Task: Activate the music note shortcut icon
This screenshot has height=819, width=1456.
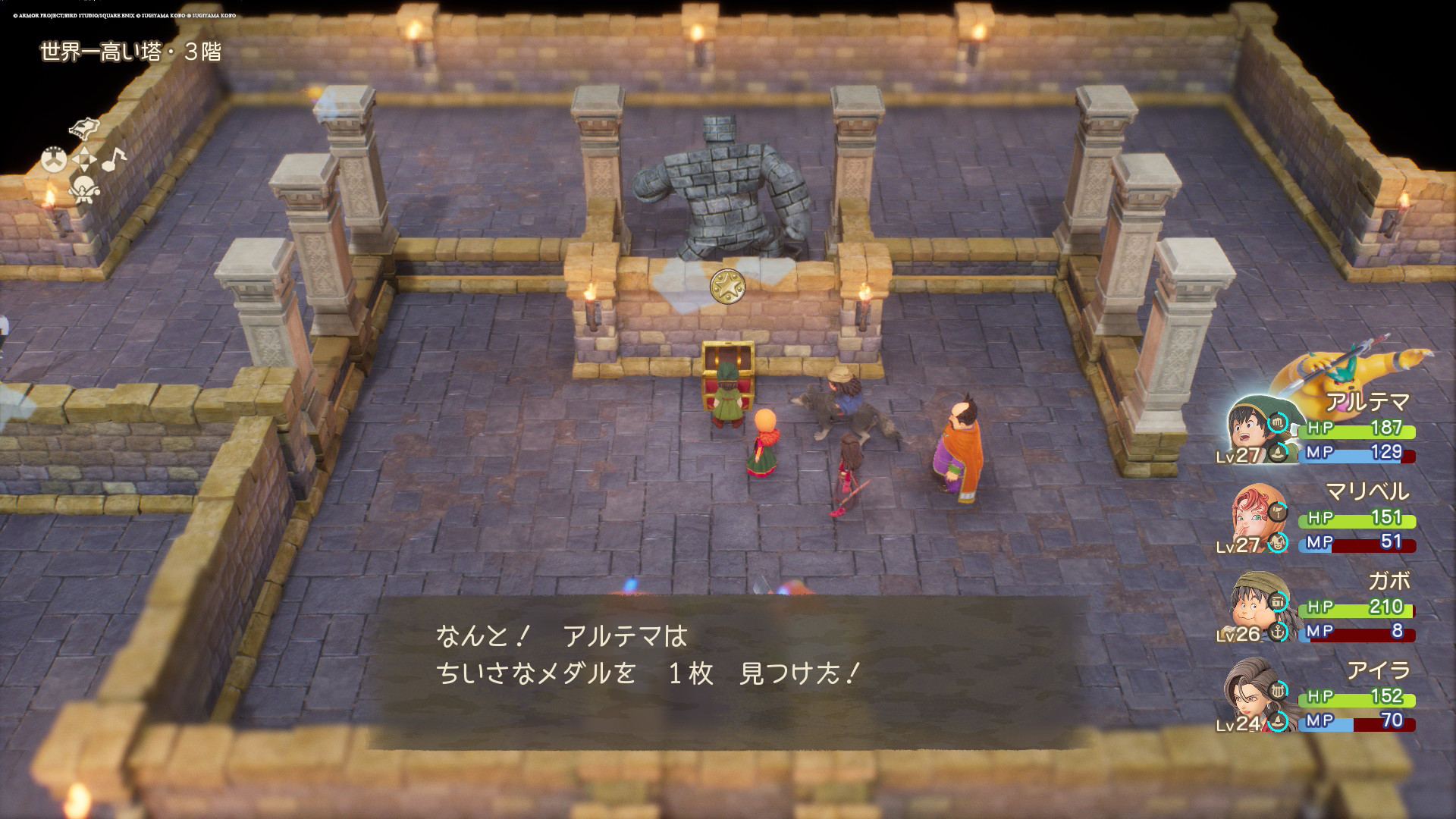Action: click(114, 159)
